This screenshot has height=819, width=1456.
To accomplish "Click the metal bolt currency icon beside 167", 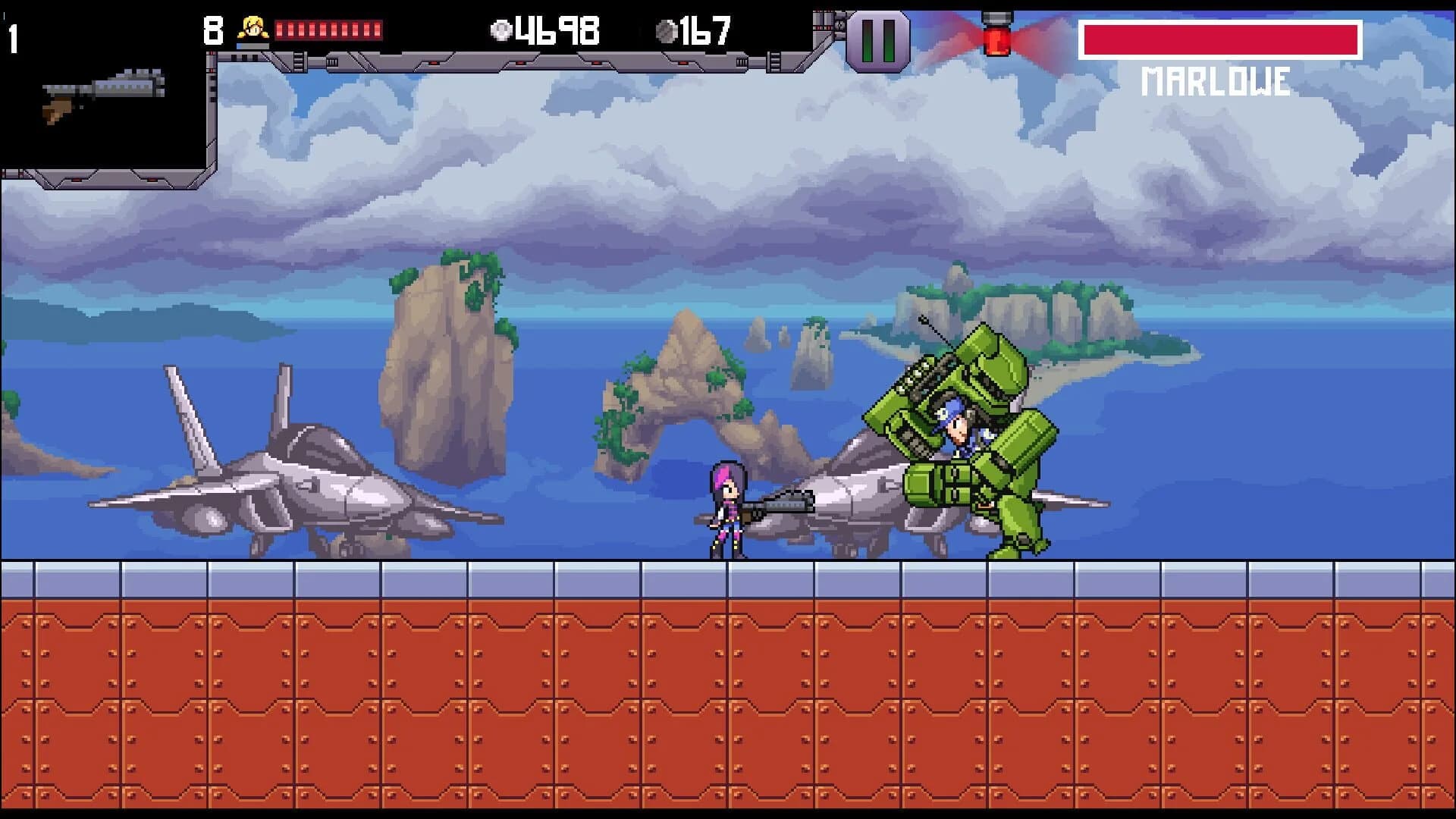I will [667, 32].
